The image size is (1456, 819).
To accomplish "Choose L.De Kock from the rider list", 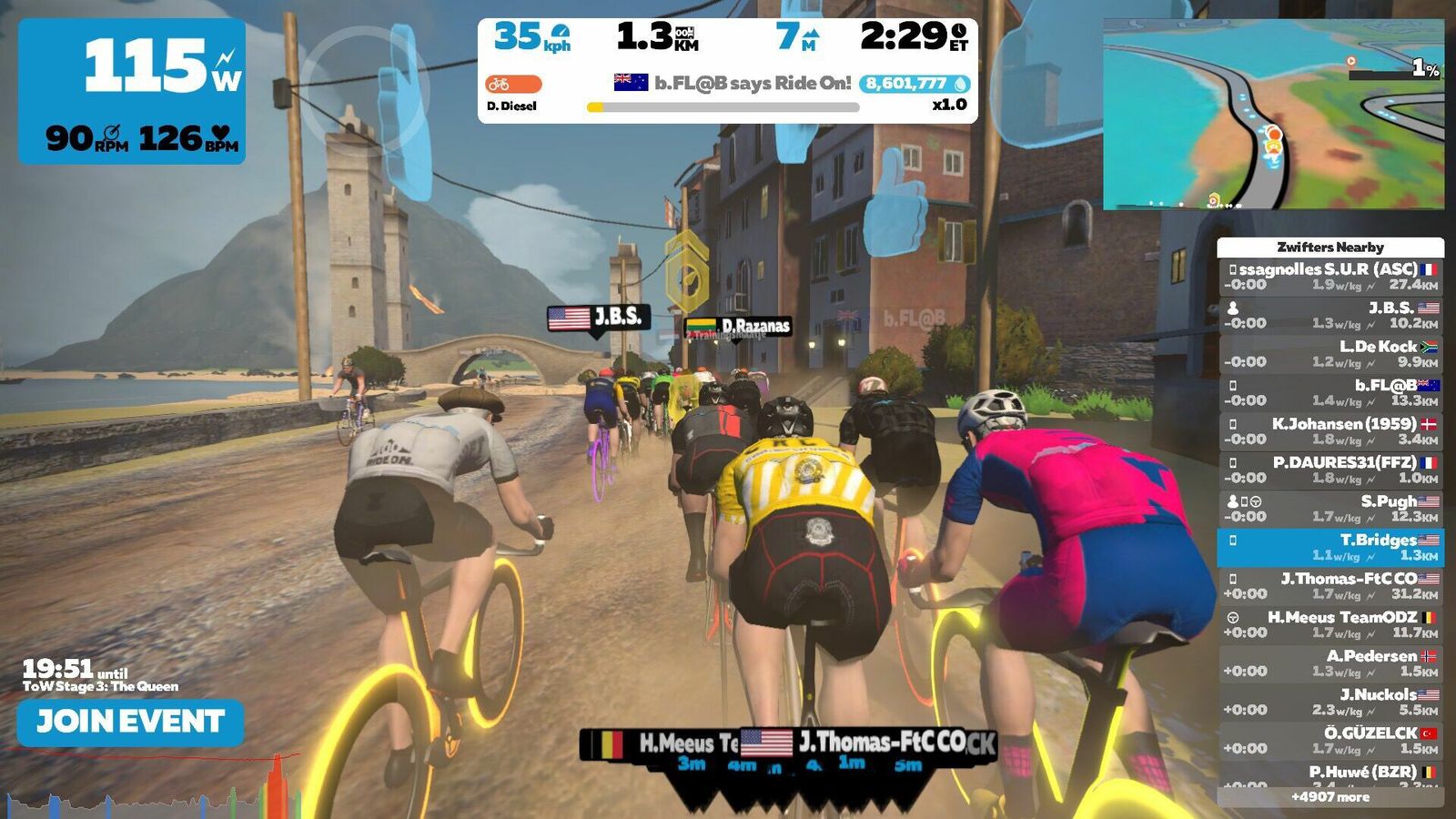I will [1330, 354].
